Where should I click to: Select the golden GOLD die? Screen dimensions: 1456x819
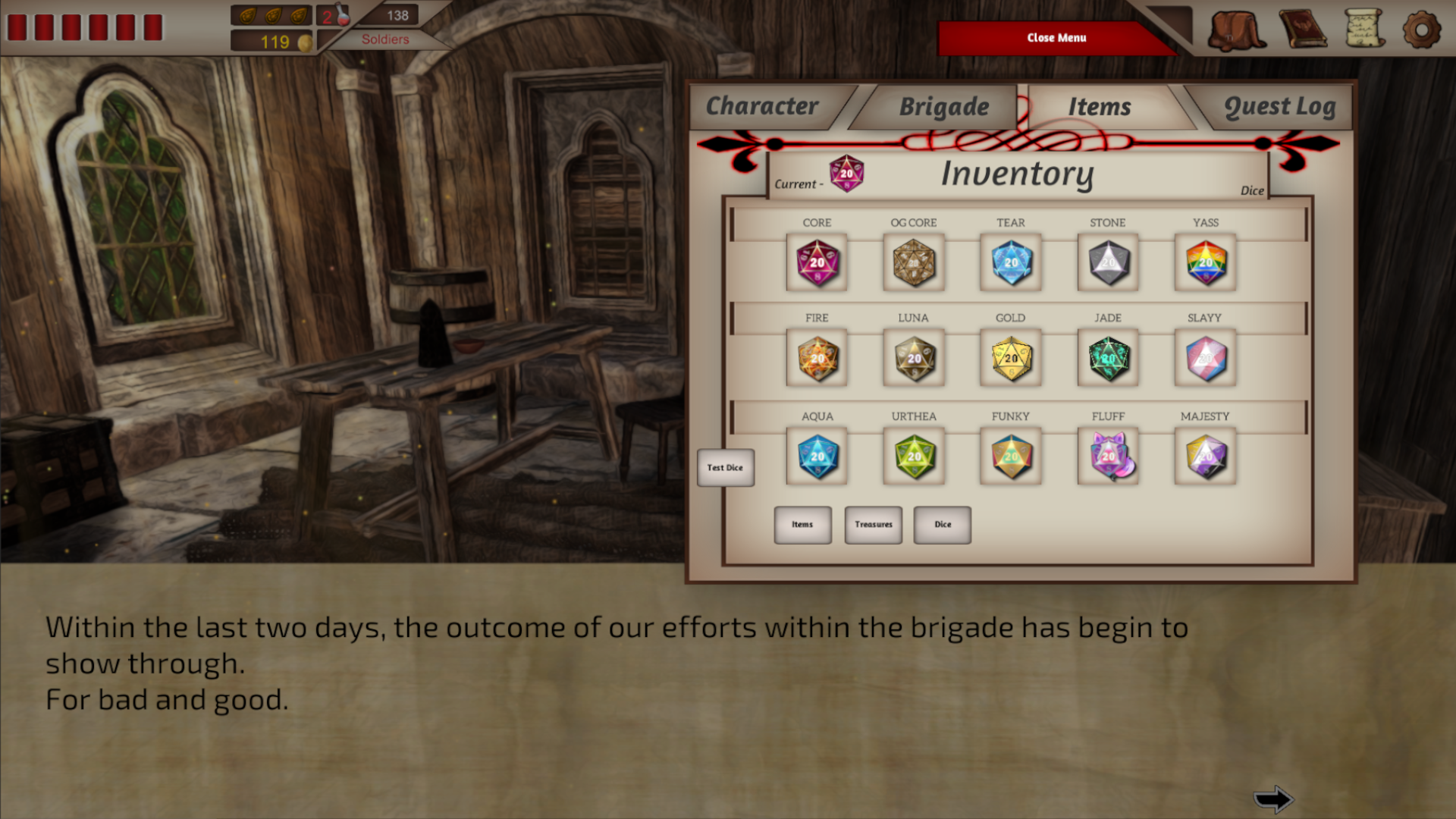[x=1010, y=359]
